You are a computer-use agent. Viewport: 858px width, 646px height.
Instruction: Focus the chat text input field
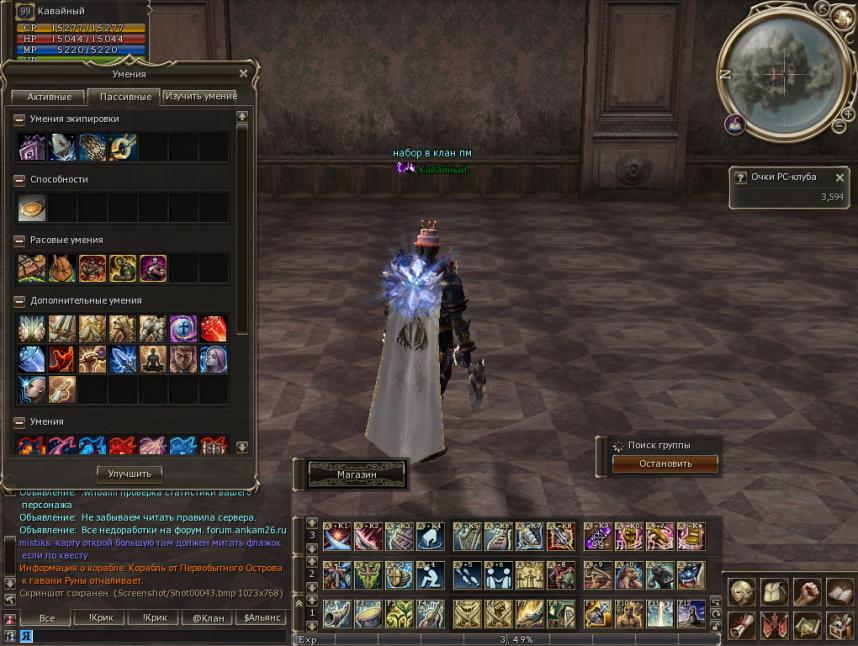(150, 636)
